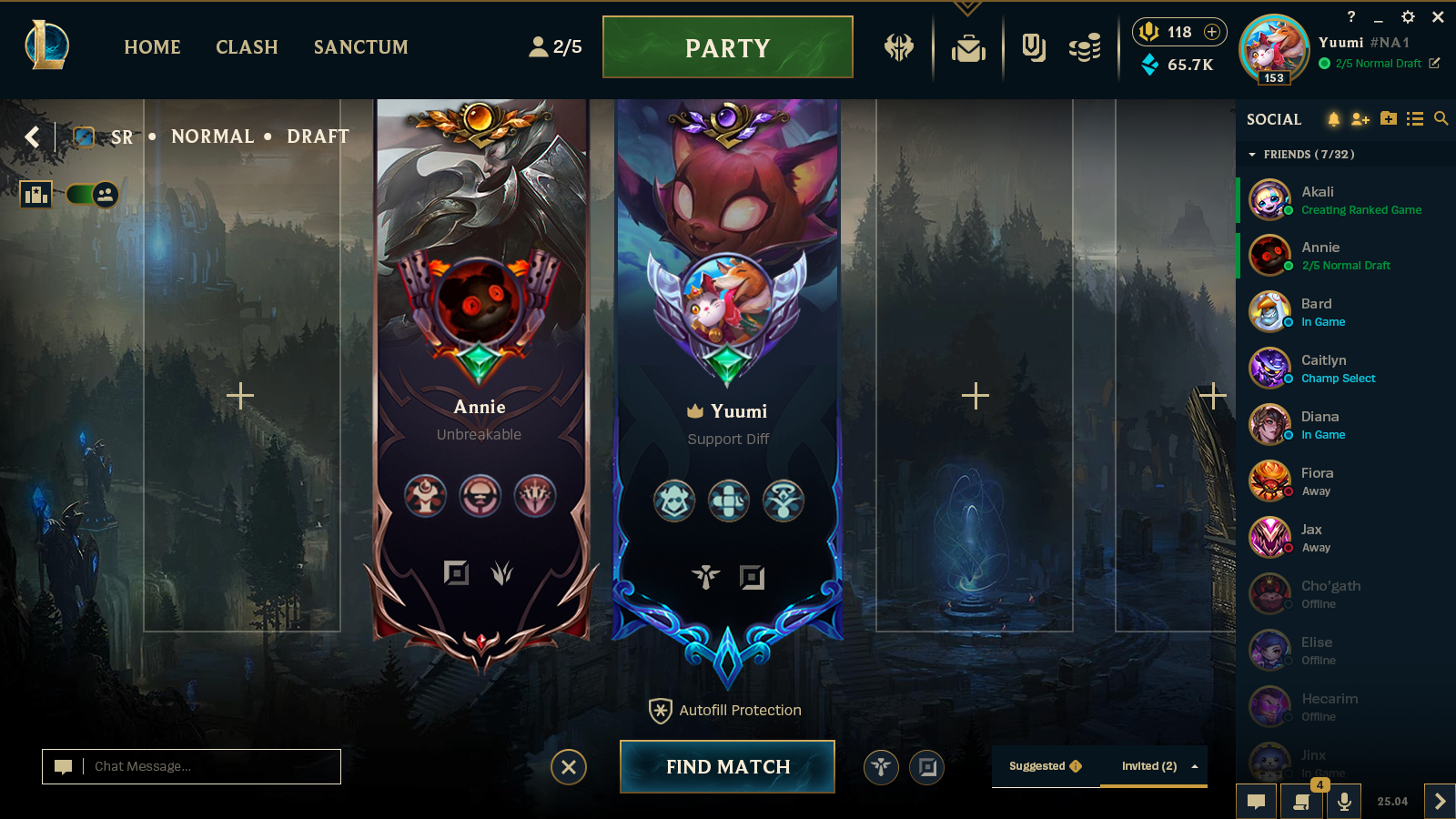Collapse the Friends list header

[x=1252, y=155]
